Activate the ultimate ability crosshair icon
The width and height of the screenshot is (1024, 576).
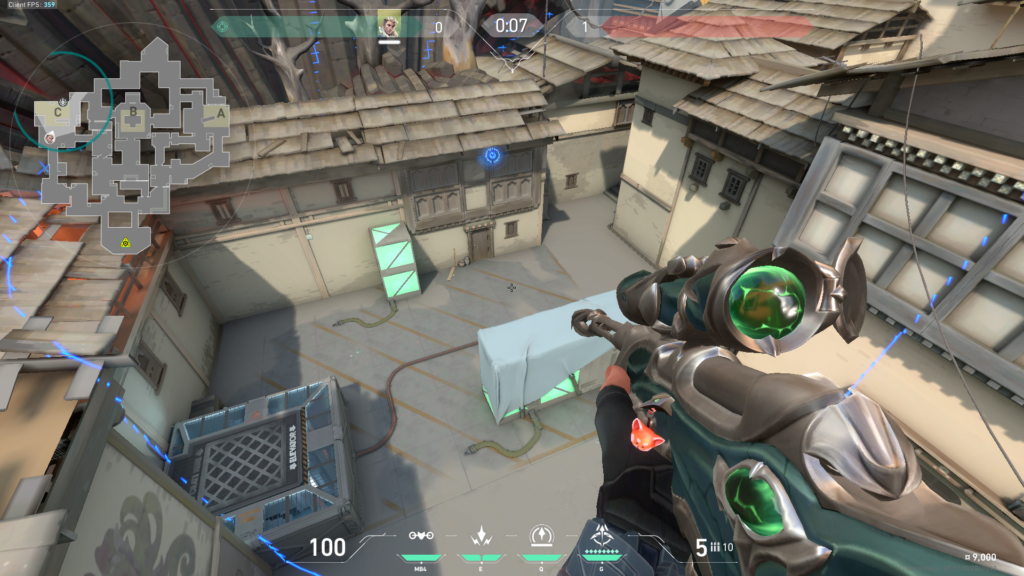[x=603, y=535]
